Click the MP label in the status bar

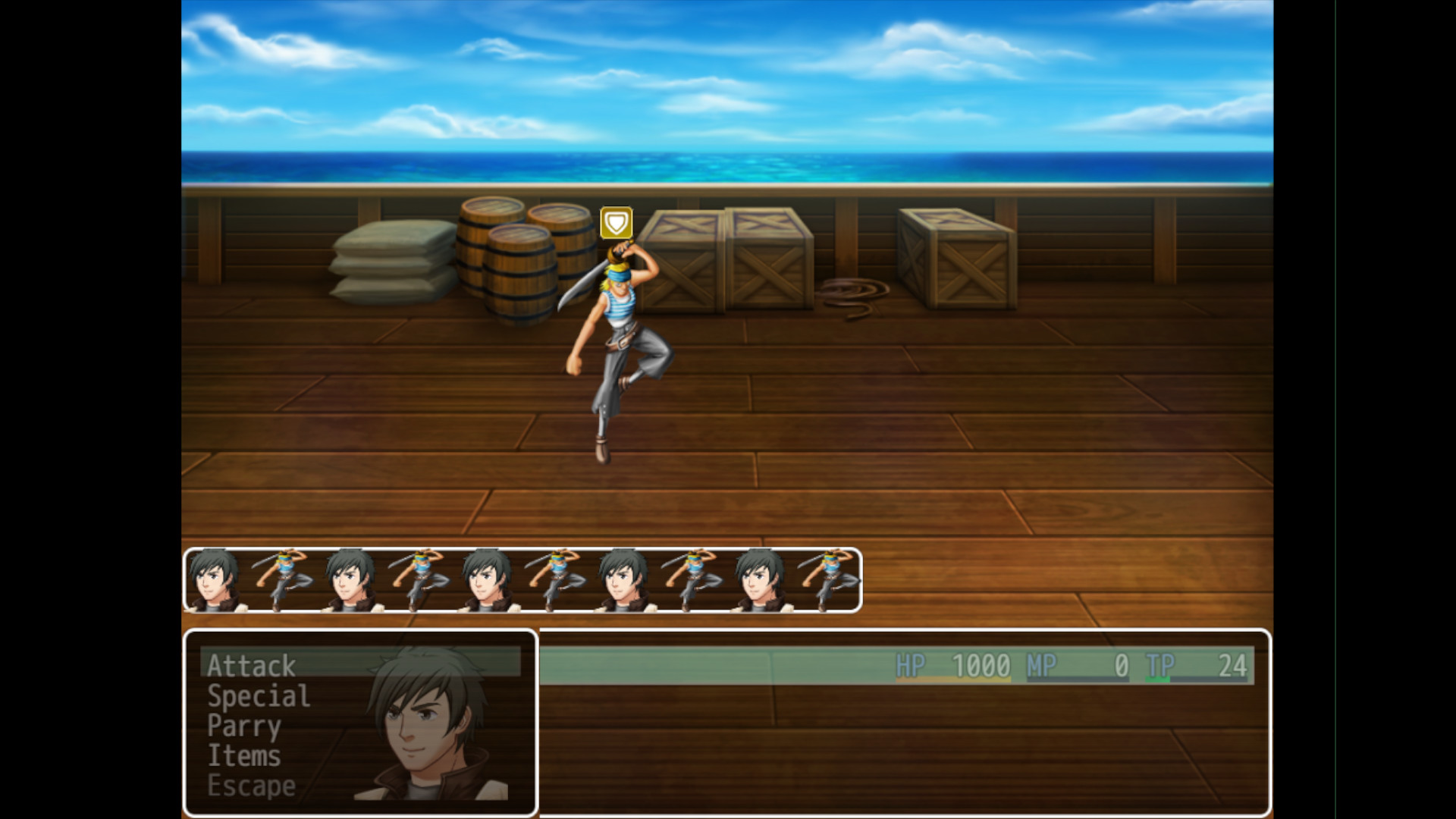click(x=1041, y=666)
